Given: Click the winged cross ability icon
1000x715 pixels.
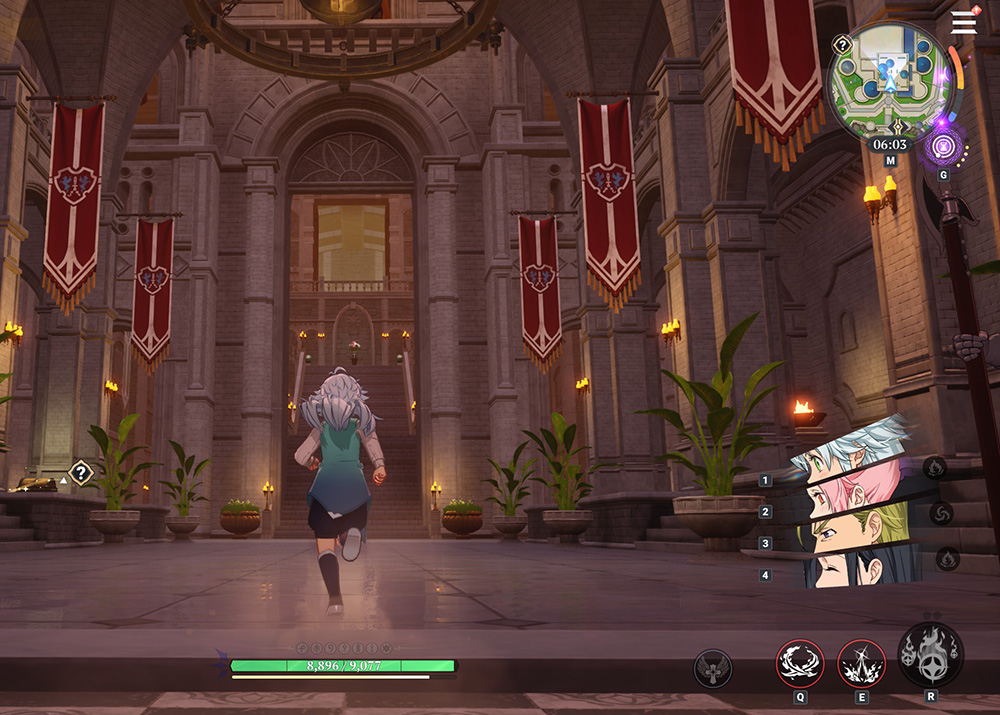Looking at the screenshot, I should [x=713, y=669].
